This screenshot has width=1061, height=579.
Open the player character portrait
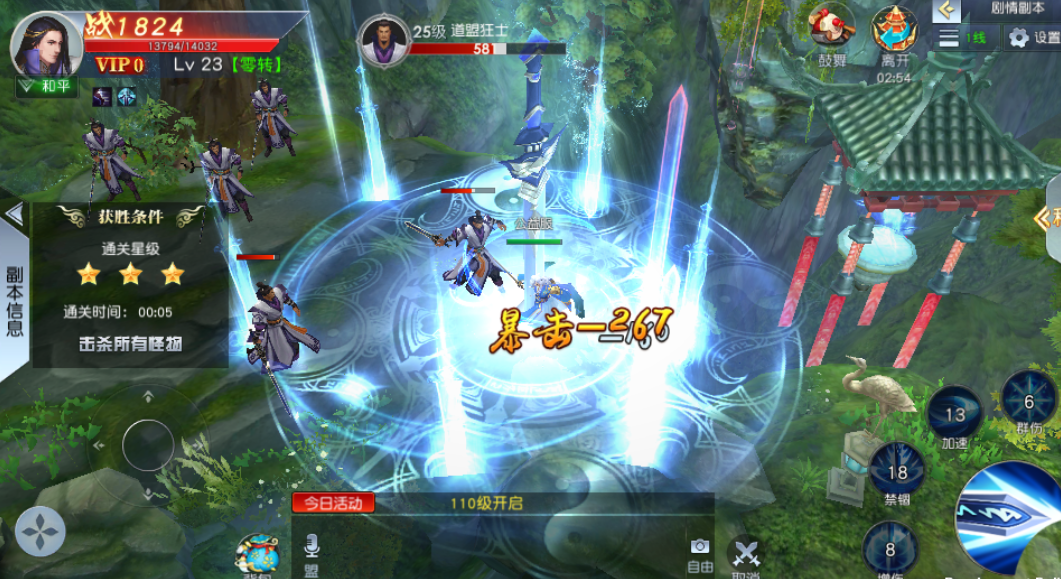coord(46,43)
